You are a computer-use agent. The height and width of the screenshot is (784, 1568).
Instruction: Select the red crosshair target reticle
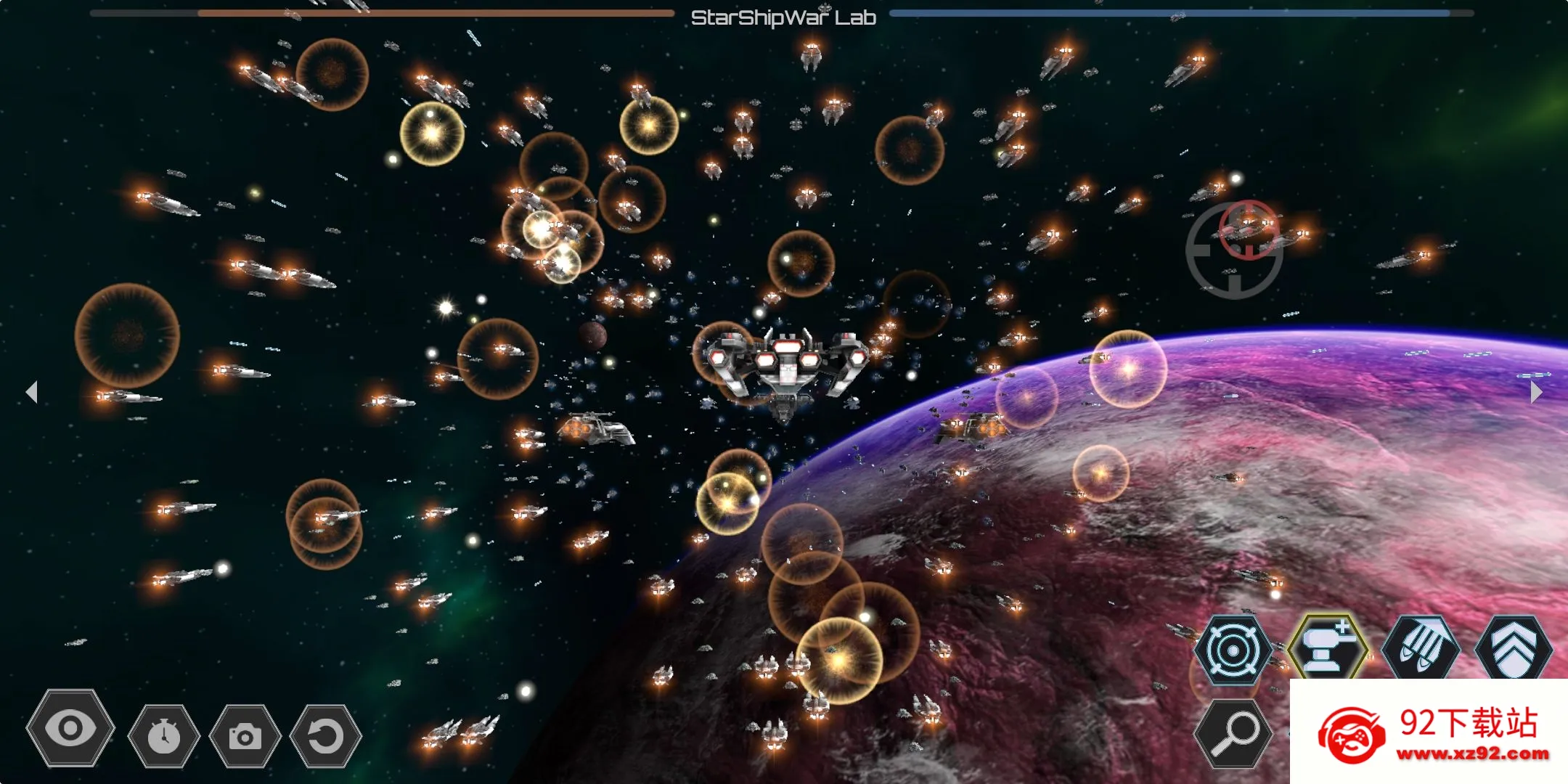1249,229
